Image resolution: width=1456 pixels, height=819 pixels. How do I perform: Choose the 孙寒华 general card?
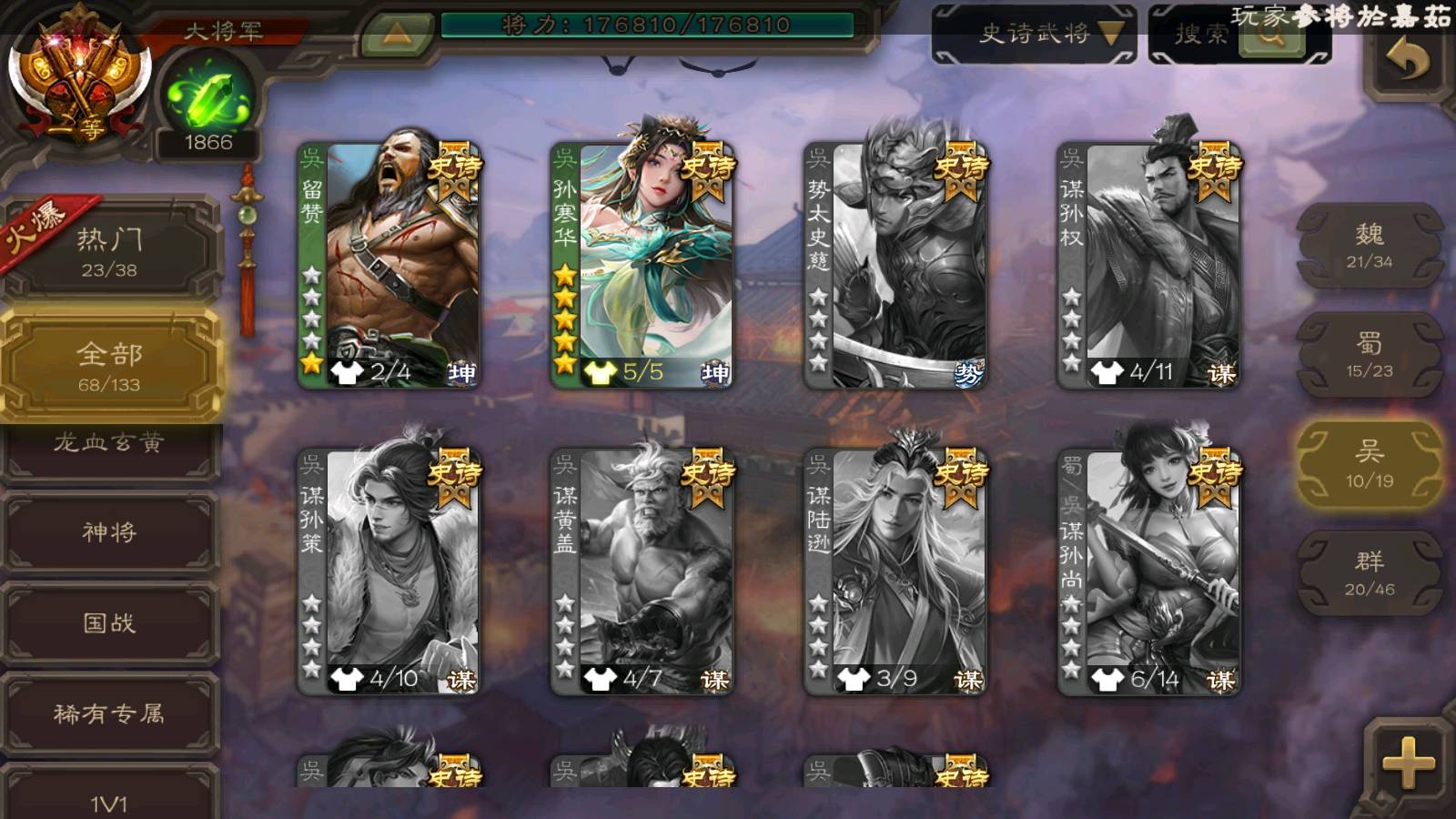click(642, 264)
